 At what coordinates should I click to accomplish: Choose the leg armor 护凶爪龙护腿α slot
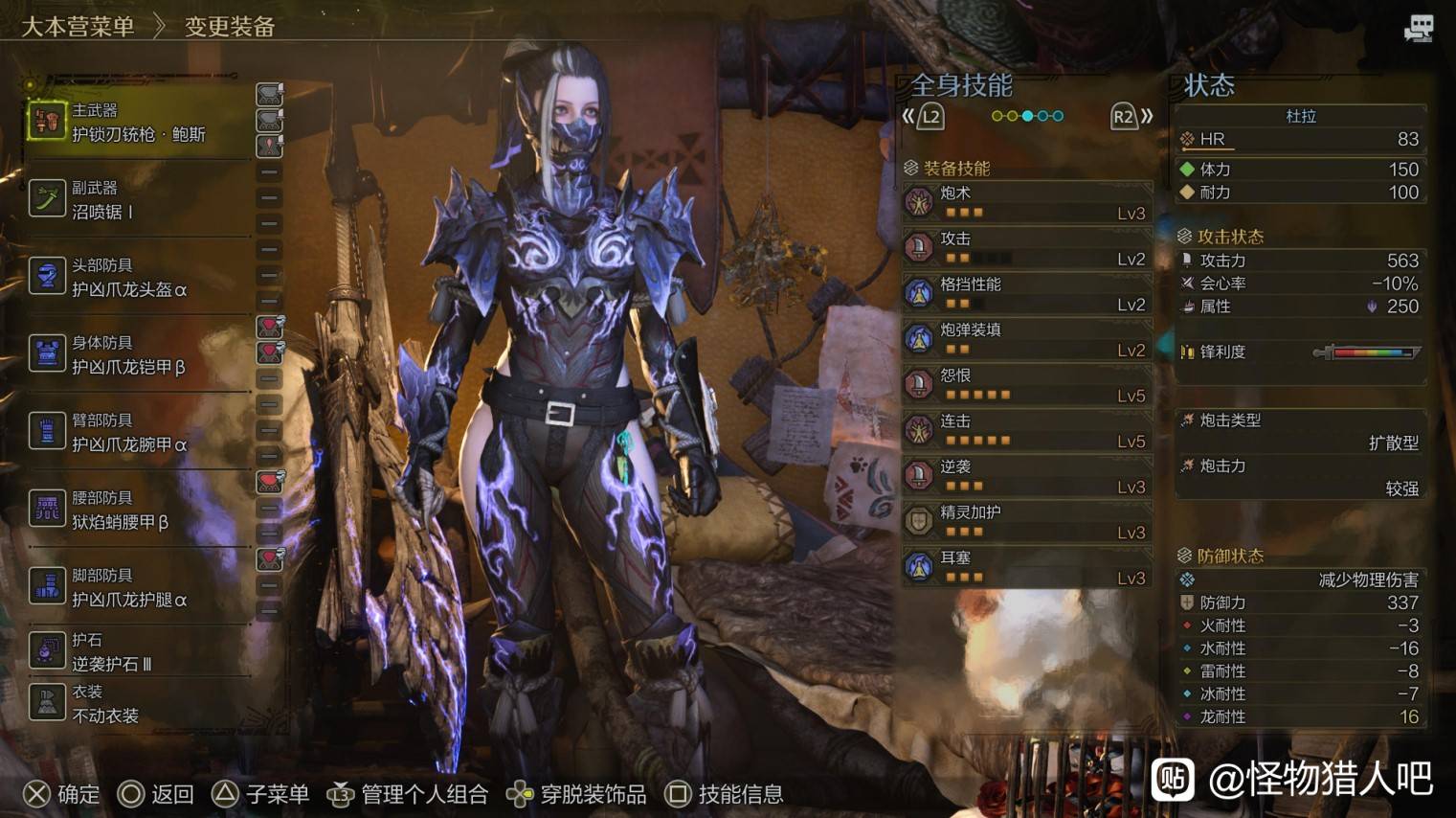pyautogui.click(x=138, y=587)
